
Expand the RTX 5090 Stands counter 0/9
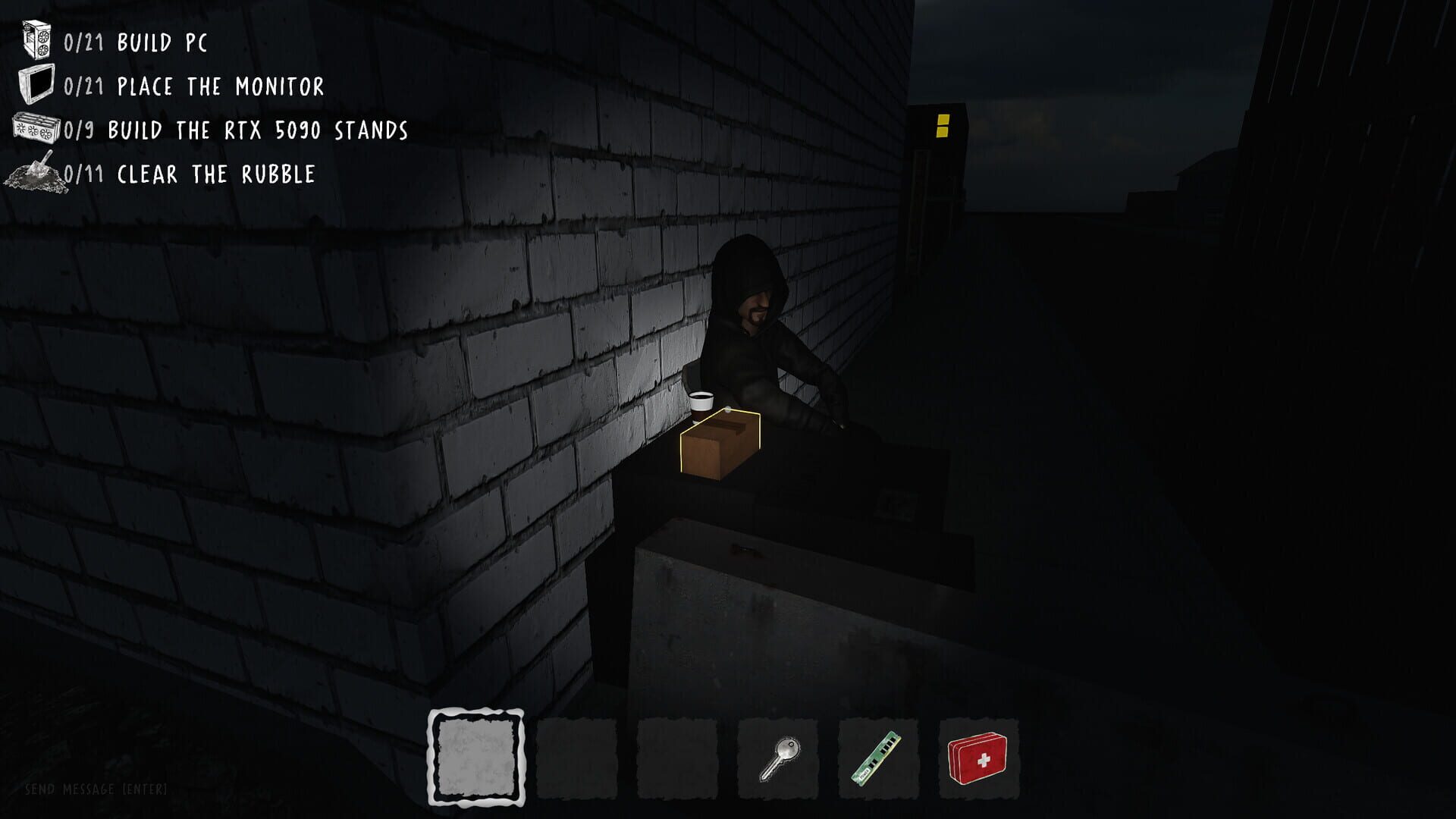click(x=78, y=129)
